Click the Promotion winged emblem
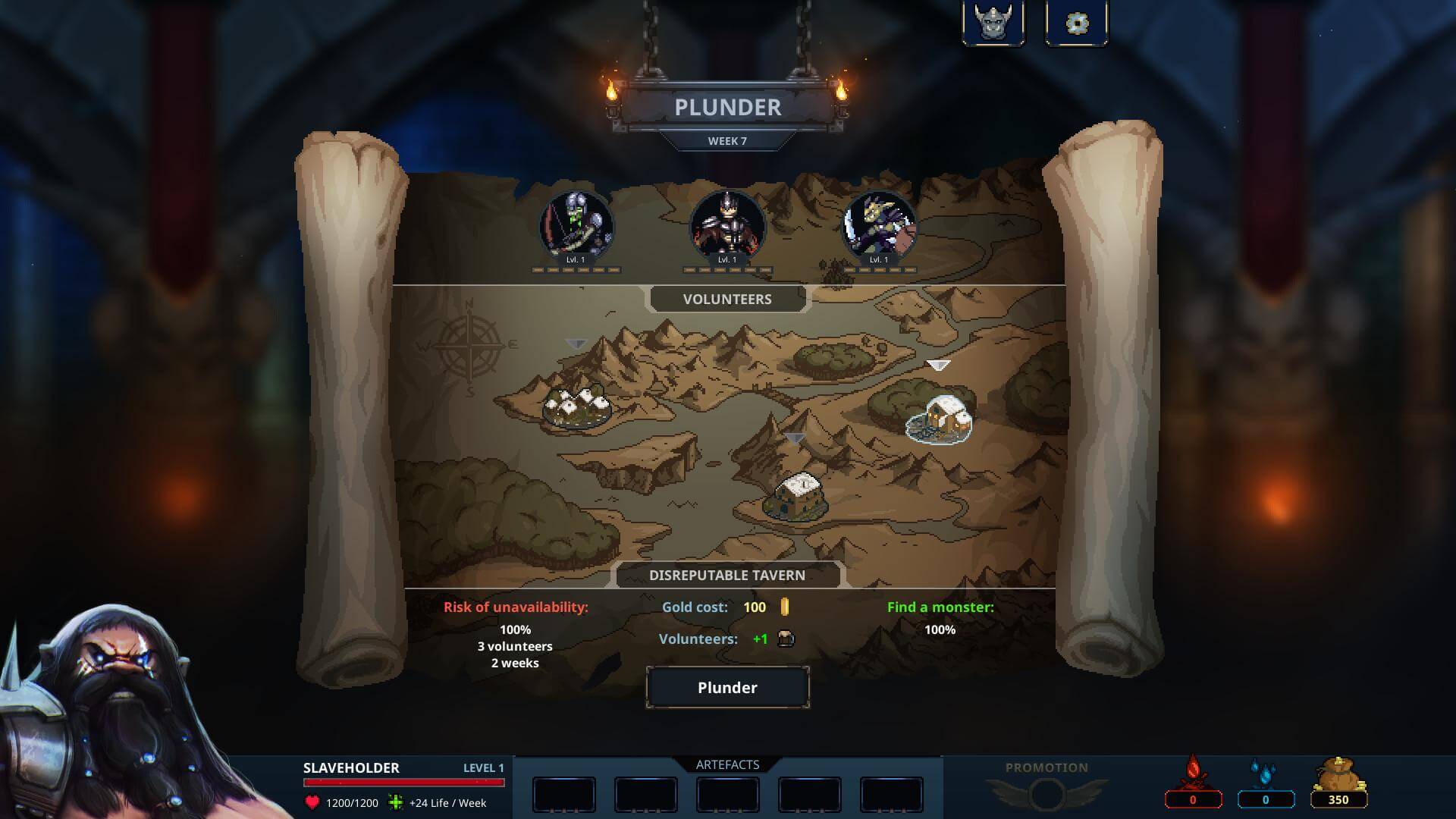Viewport: 1456px width, 819px height. 1046,793
